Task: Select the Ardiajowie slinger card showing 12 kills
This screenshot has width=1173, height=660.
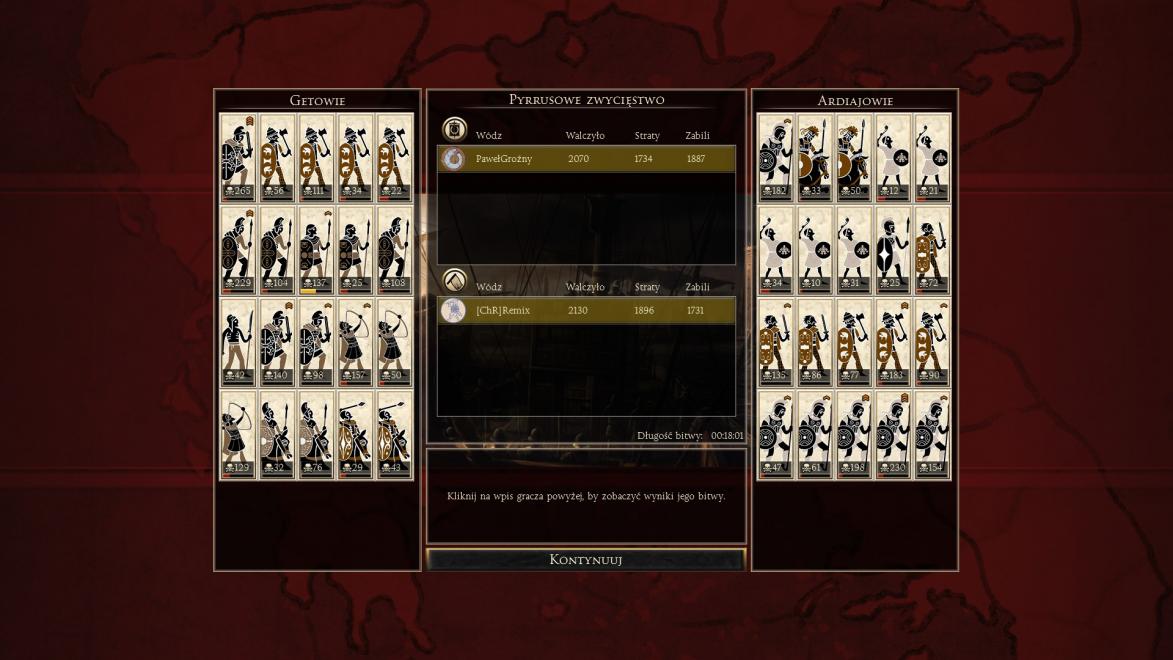Action: pos(893,158)
